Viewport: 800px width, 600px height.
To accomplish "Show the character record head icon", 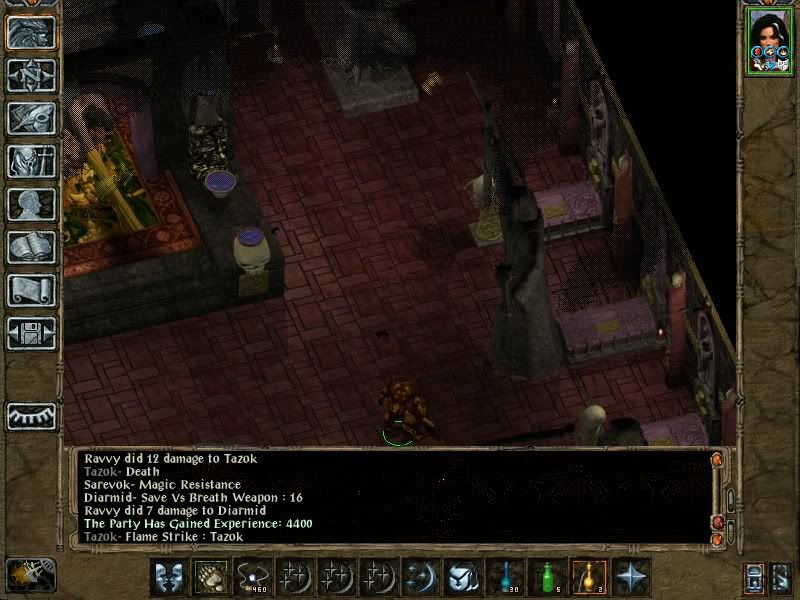I will [x=31, y=204].
